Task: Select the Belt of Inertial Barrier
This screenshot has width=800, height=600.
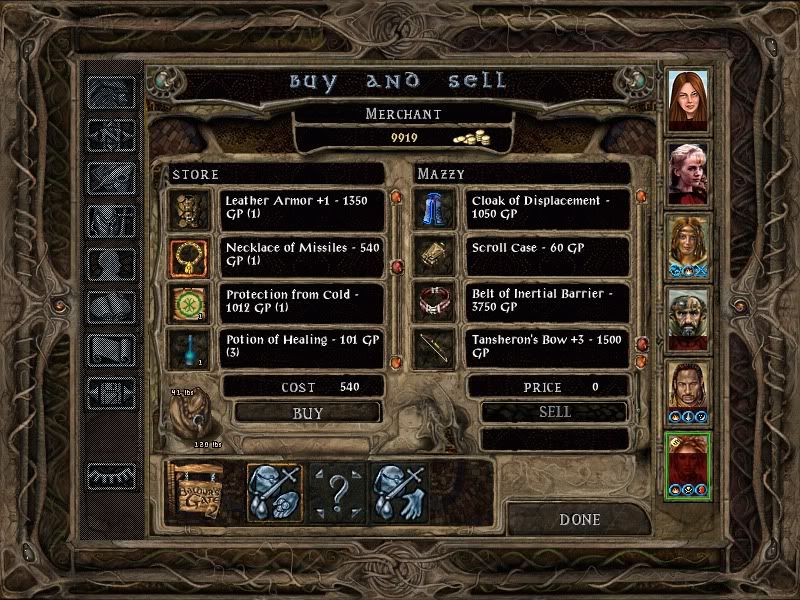Action: click(546, 302)
